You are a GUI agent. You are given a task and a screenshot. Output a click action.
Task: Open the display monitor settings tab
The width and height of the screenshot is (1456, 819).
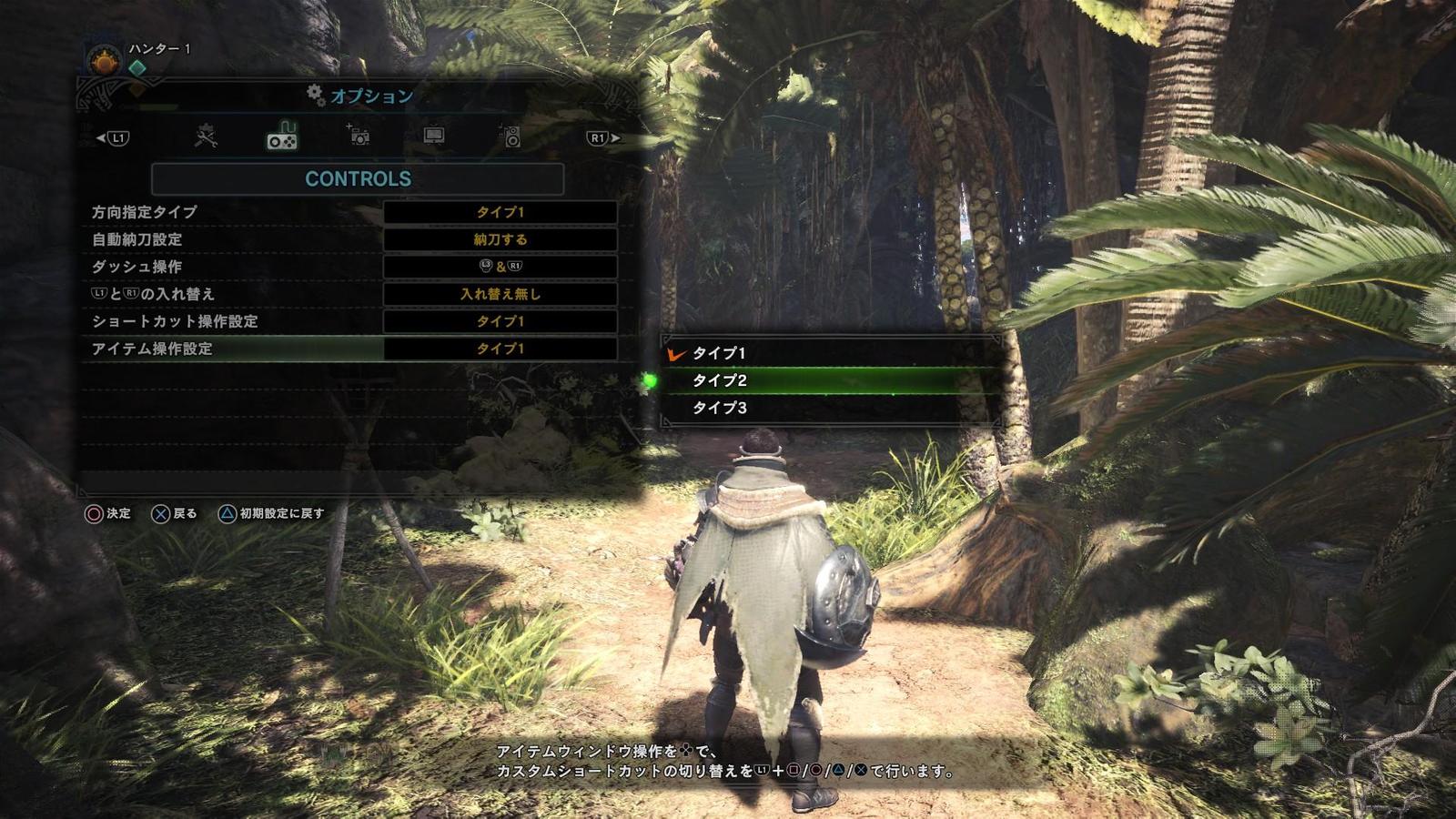point(434,137)
